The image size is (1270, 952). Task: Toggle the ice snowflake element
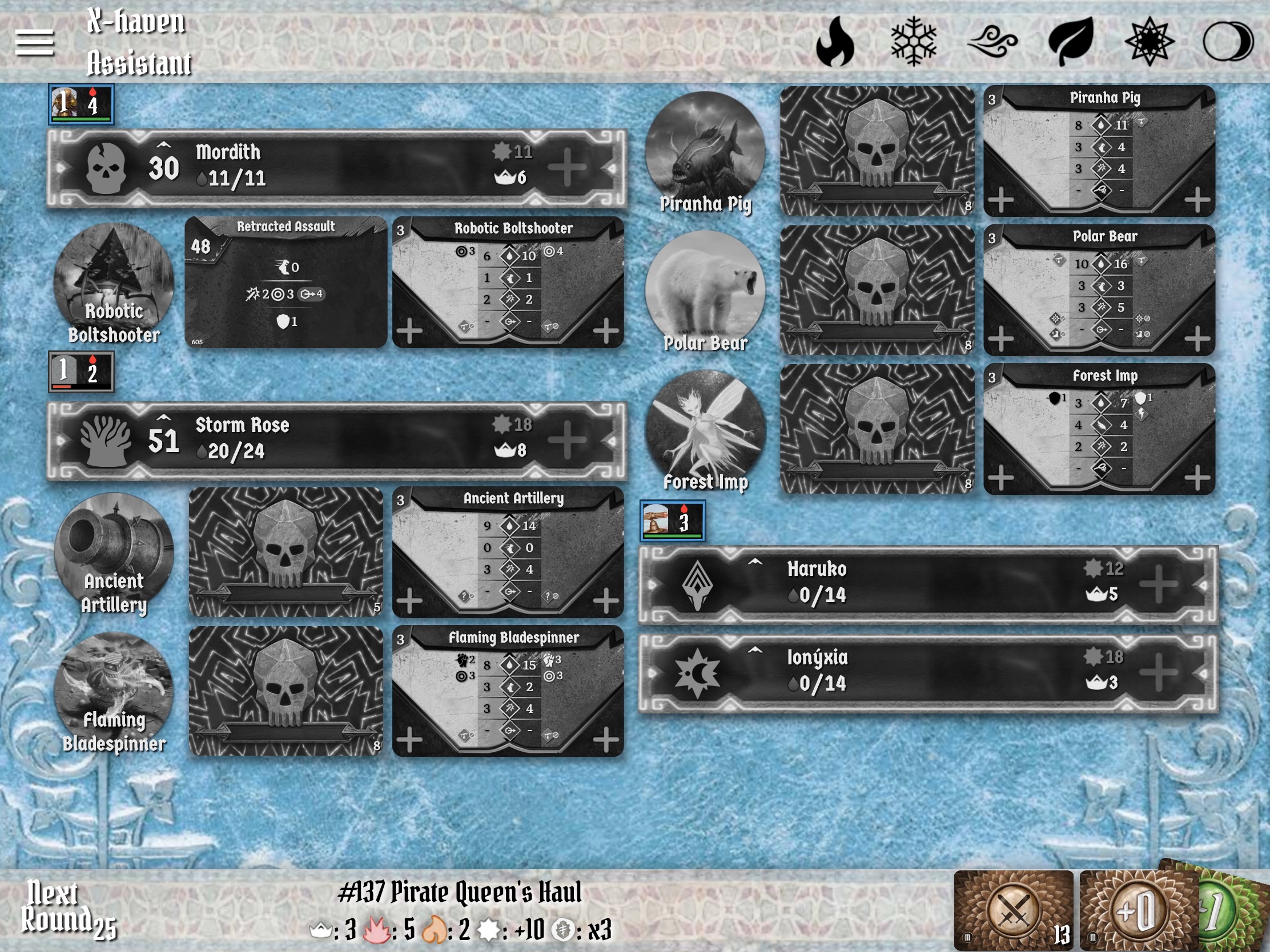[x=914, y=42]
